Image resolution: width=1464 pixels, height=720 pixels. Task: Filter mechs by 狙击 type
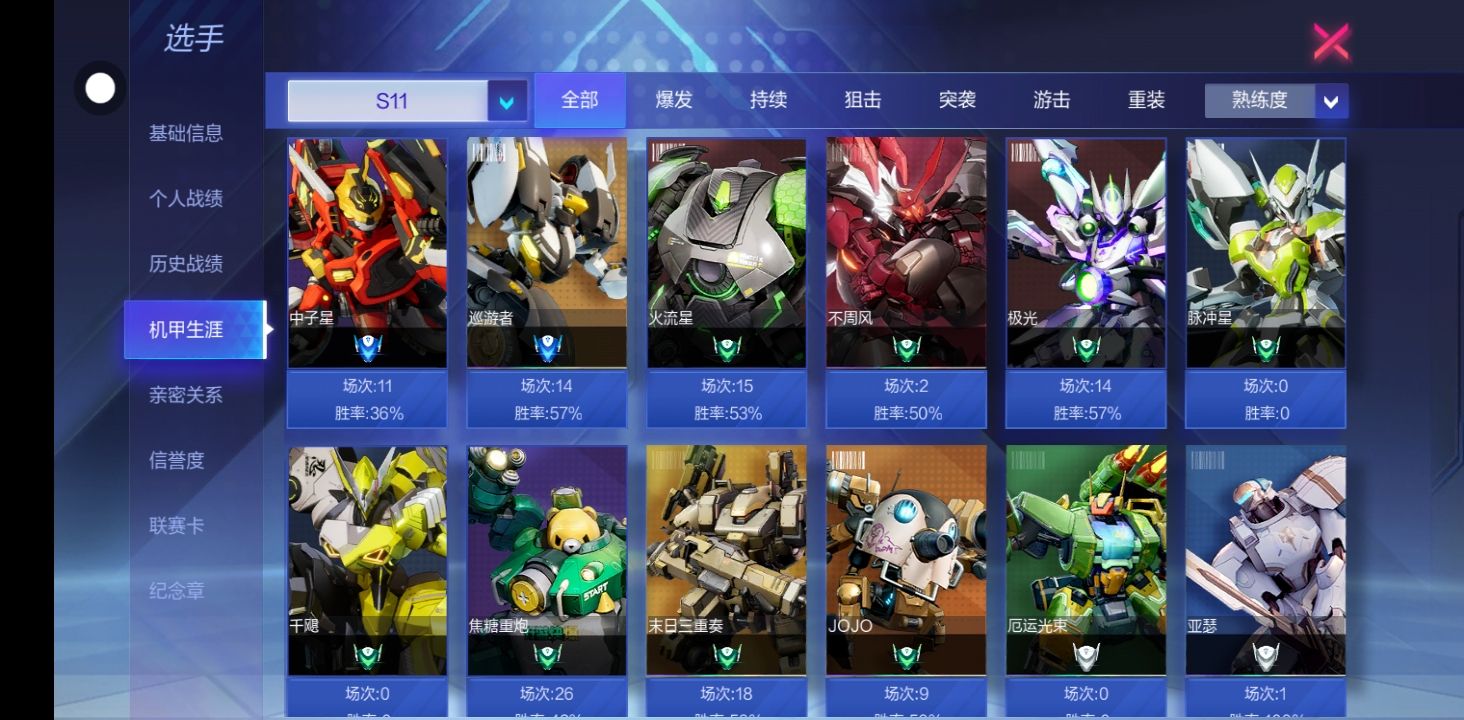coord(862,100)
